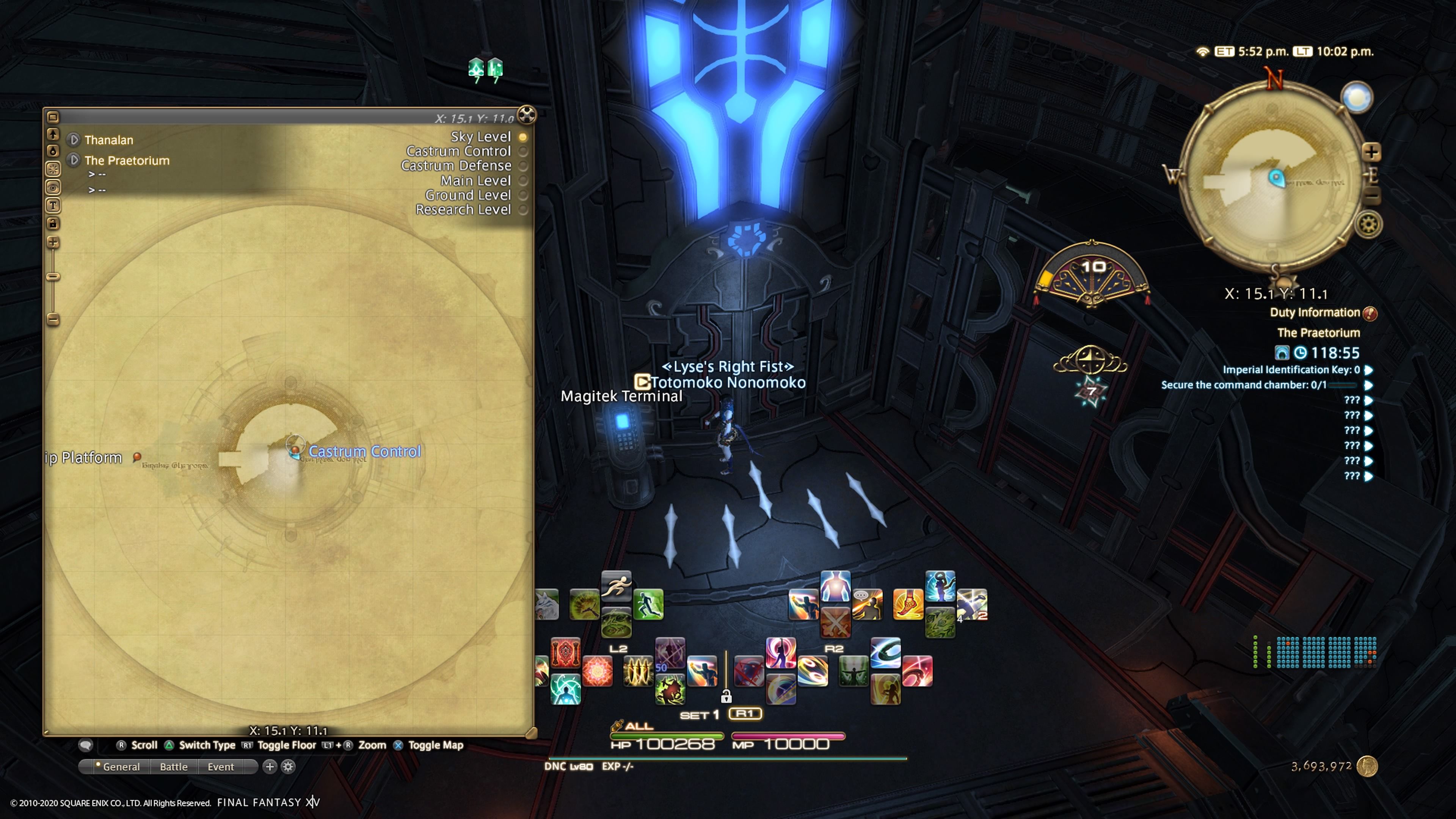This screenshot has height=819, width=1456.
Task: Expand the Thanalan map list
Action: [x=74, y=140]
